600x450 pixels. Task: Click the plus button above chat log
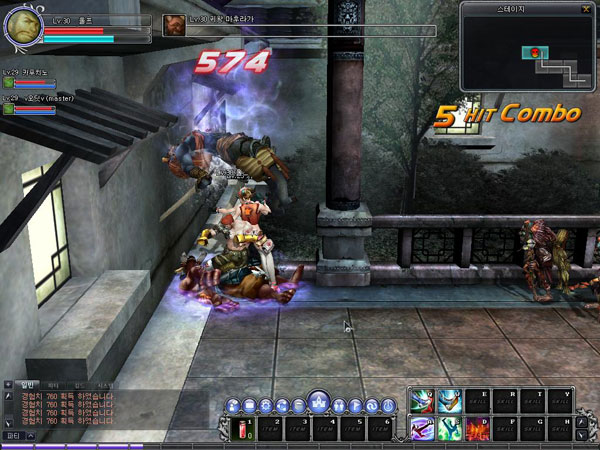[8, 384]
